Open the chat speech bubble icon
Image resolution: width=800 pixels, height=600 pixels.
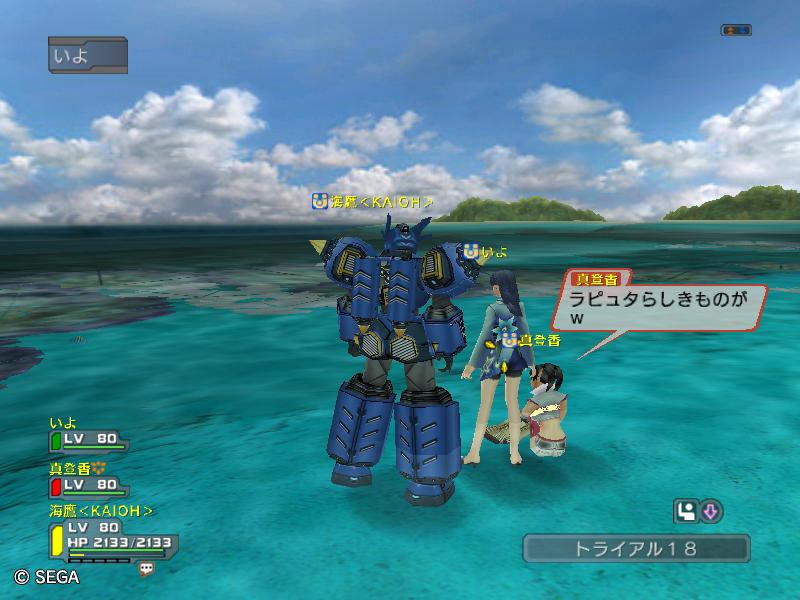pos(147,568)
